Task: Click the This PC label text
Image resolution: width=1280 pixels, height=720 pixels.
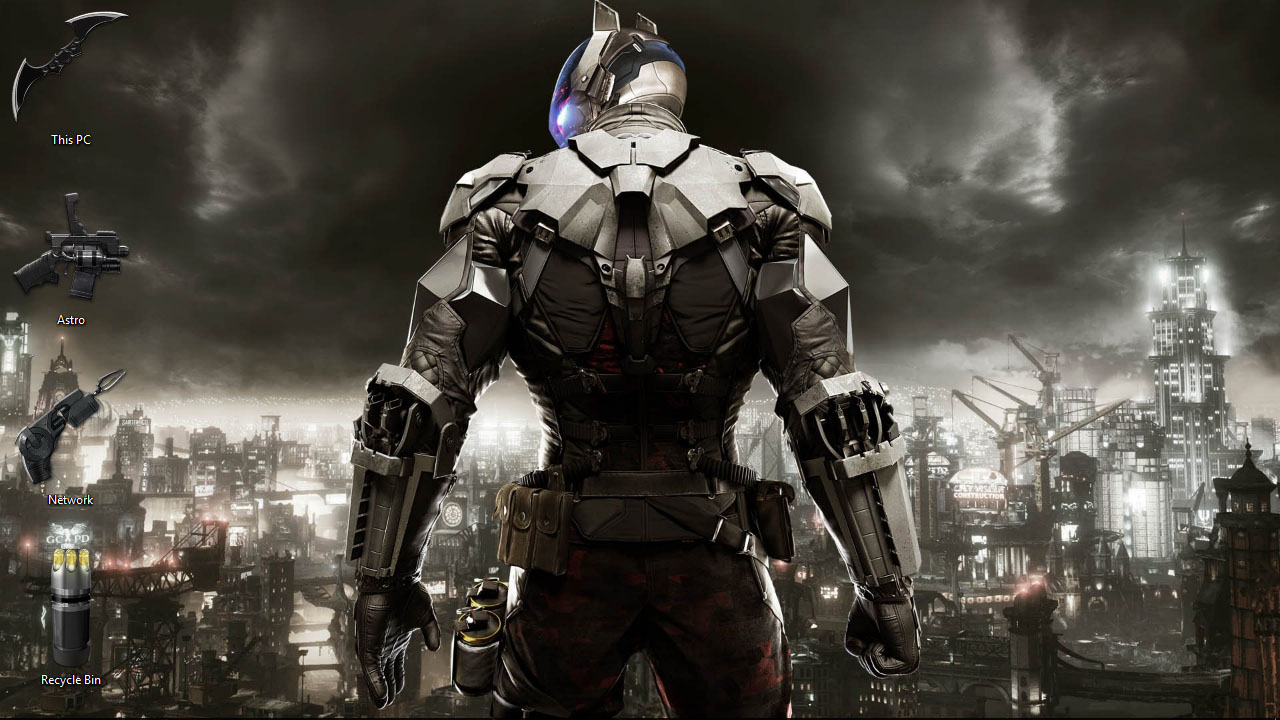Action: coord(70,140)
